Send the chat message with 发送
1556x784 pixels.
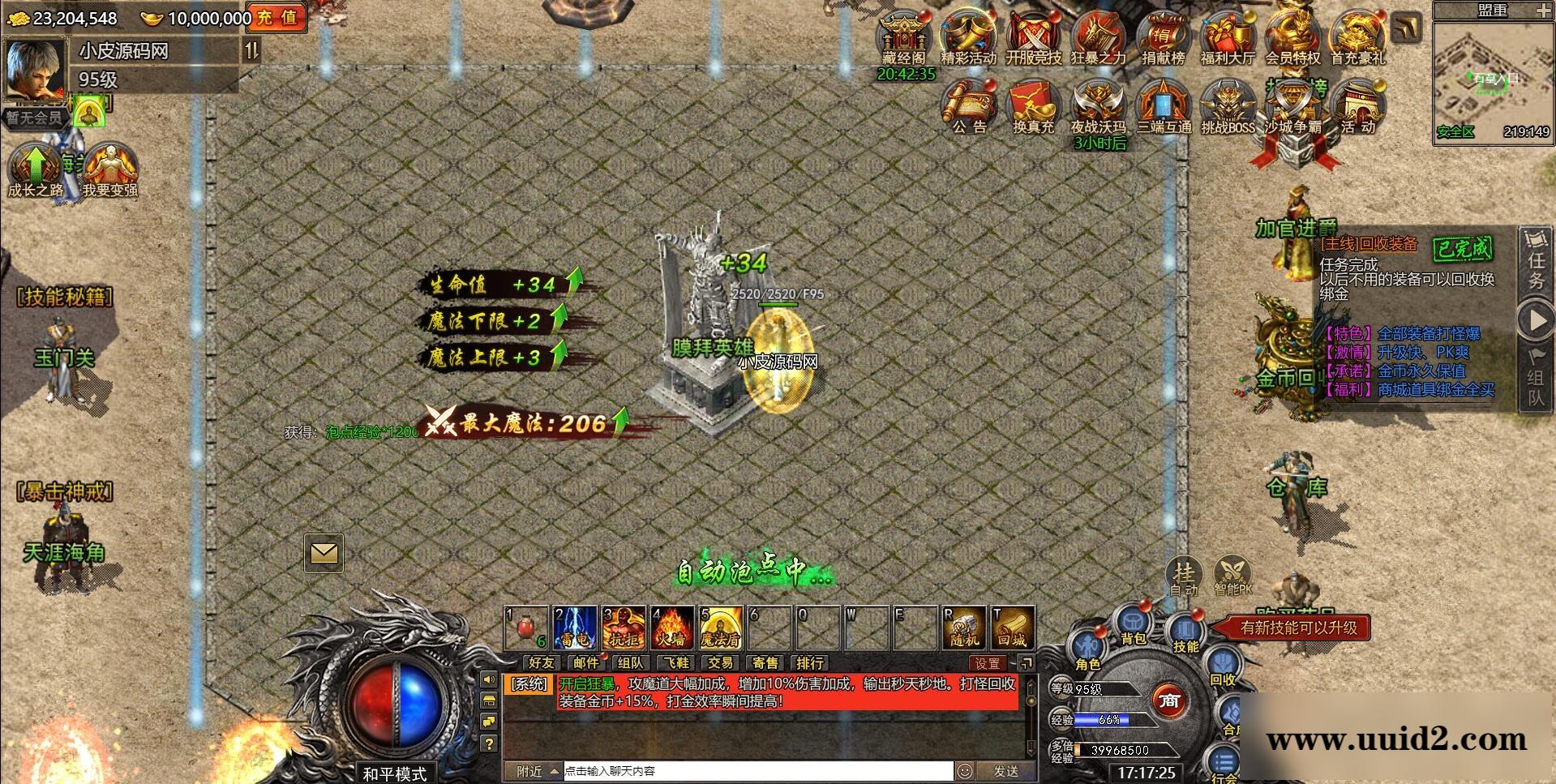tap(1005, 771)
